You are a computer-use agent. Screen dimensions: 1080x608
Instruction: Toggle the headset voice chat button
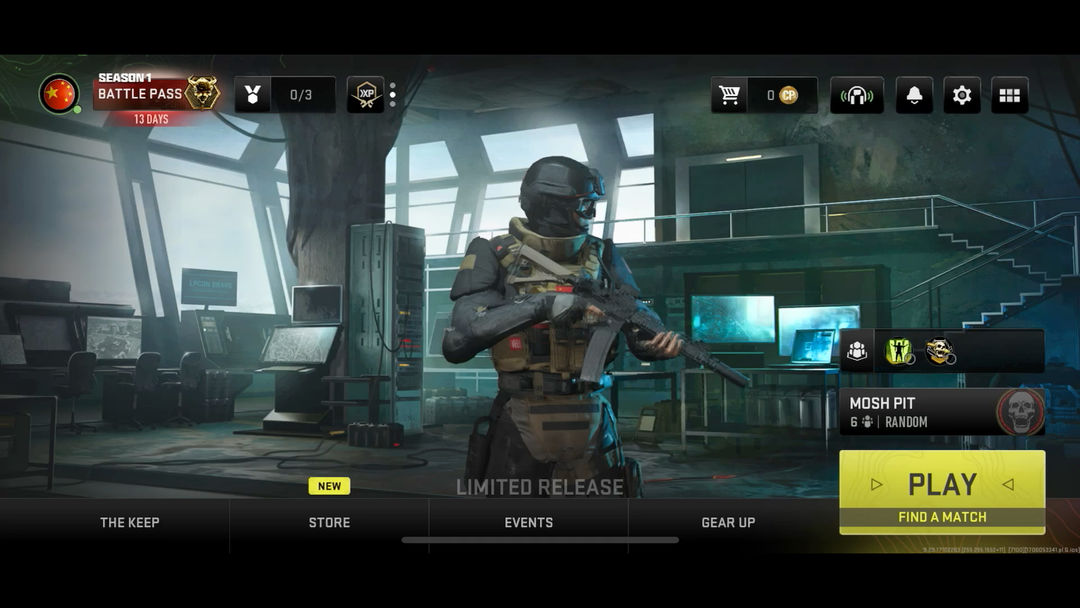point(856,95)
